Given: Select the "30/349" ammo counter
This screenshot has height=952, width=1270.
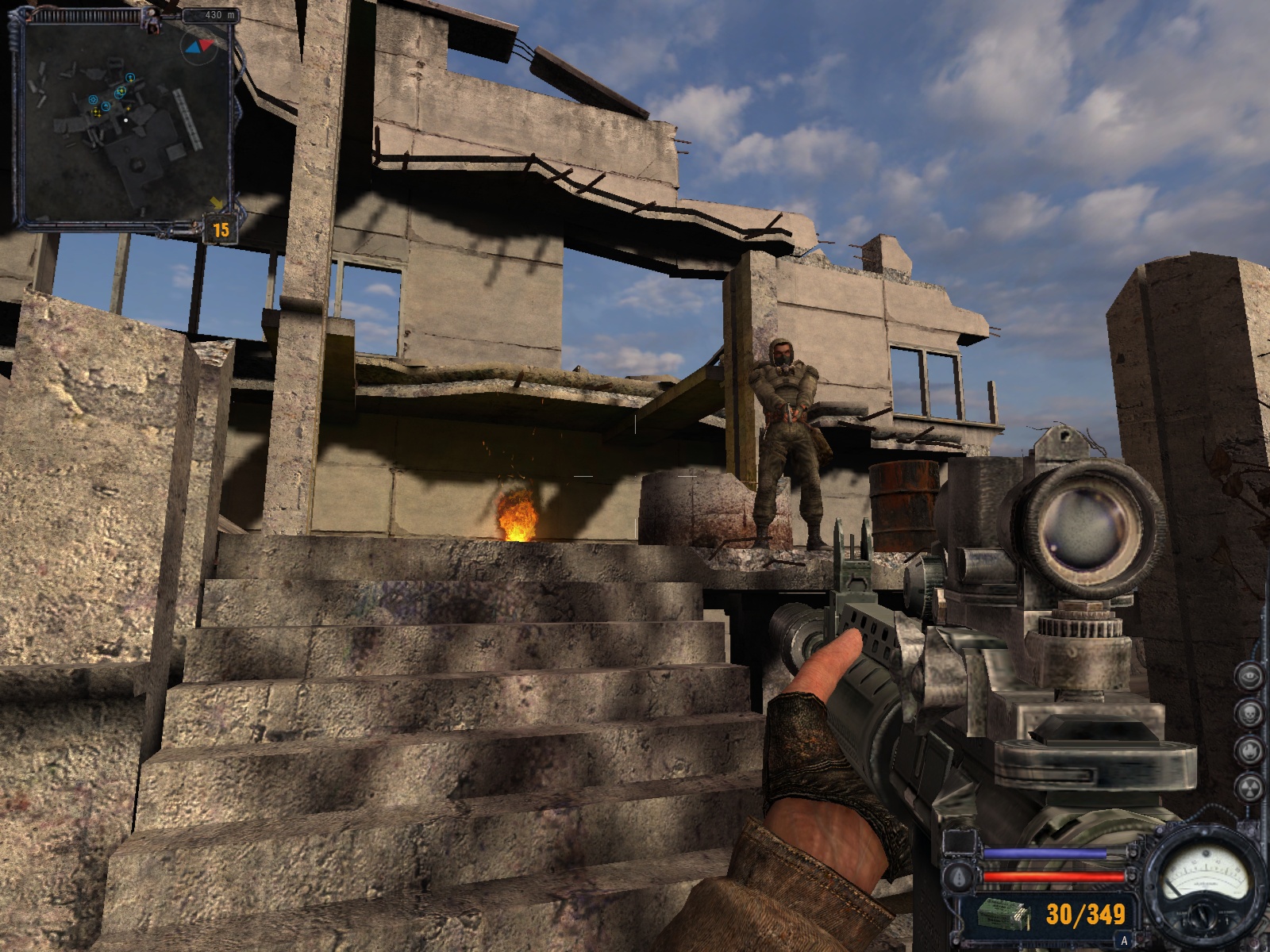Looking at the screenshot, I should click(1084, 914).
